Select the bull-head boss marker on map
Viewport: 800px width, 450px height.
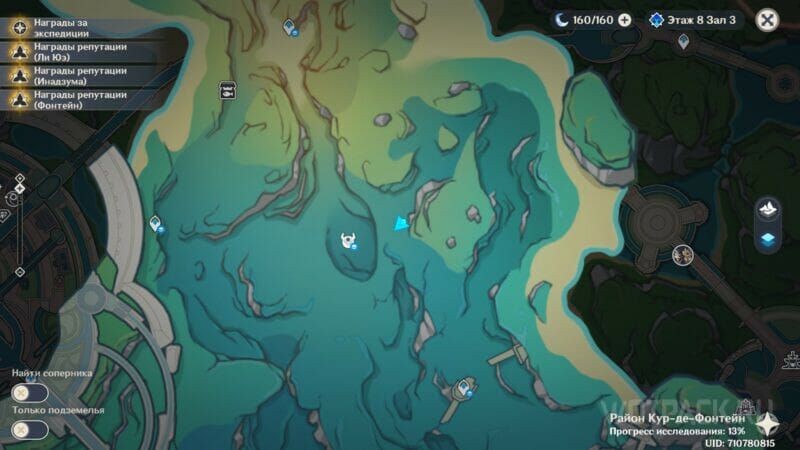click(x=349, y=240)
